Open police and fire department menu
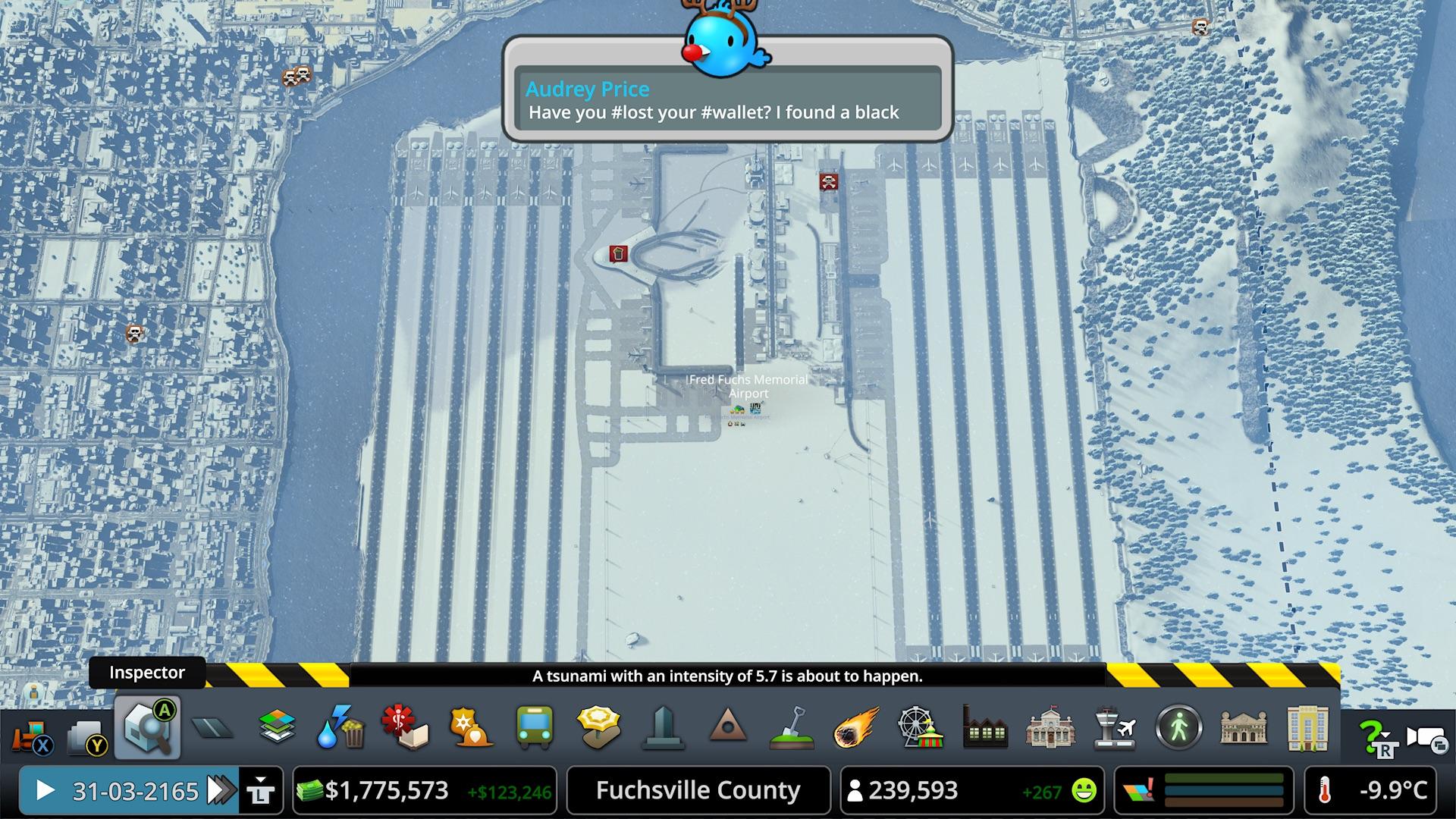Screen dimensions: 1456x819 point(469,729)
